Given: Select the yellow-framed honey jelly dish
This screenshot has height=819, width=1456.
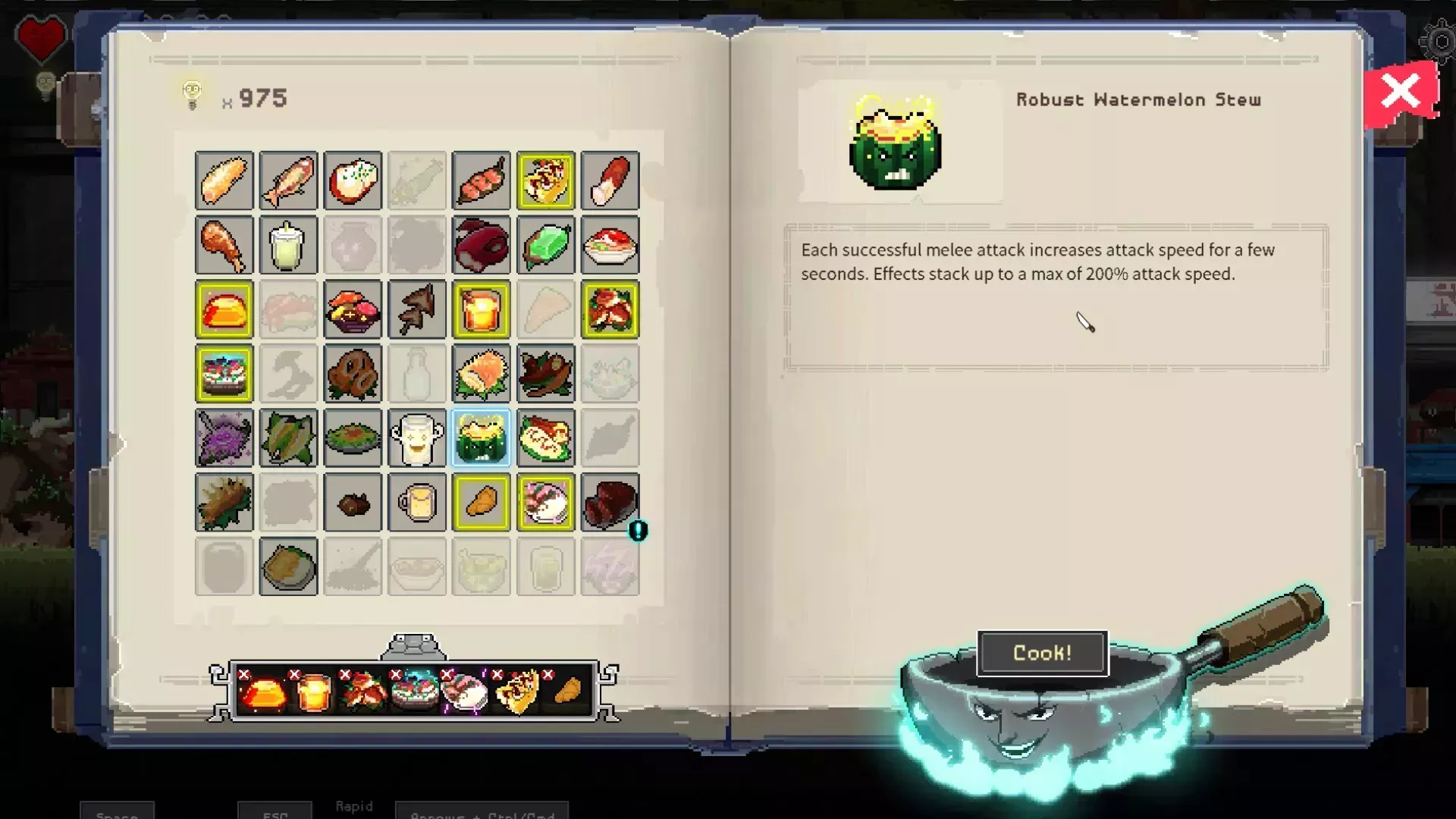Looking at the screenshot, I should coord(224,309).
